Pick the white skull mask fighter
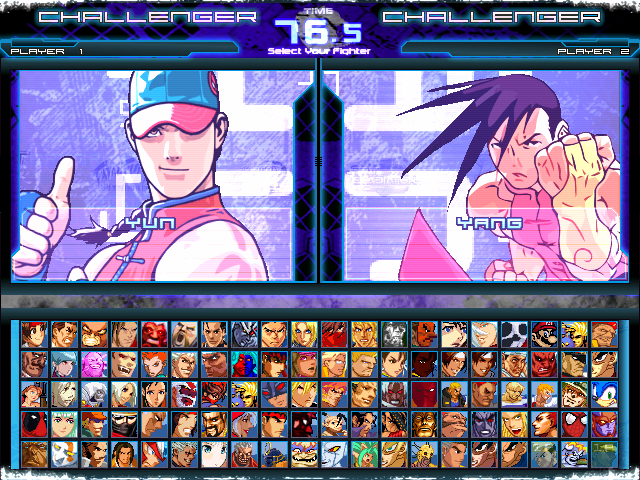 click(513, 334)
